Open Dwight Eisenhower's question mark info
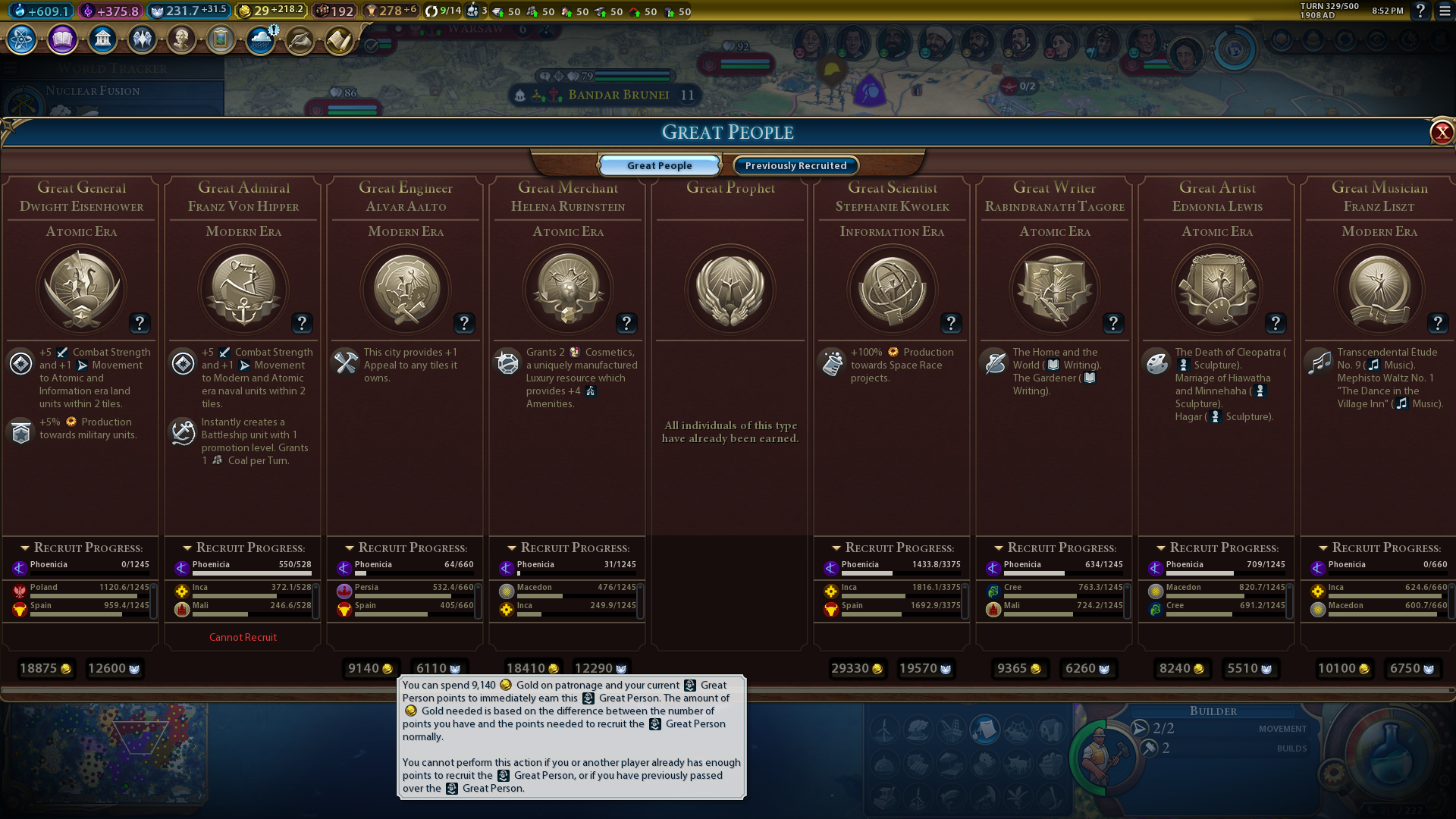This screenshot has width=1456, height=819. point(140,323)
